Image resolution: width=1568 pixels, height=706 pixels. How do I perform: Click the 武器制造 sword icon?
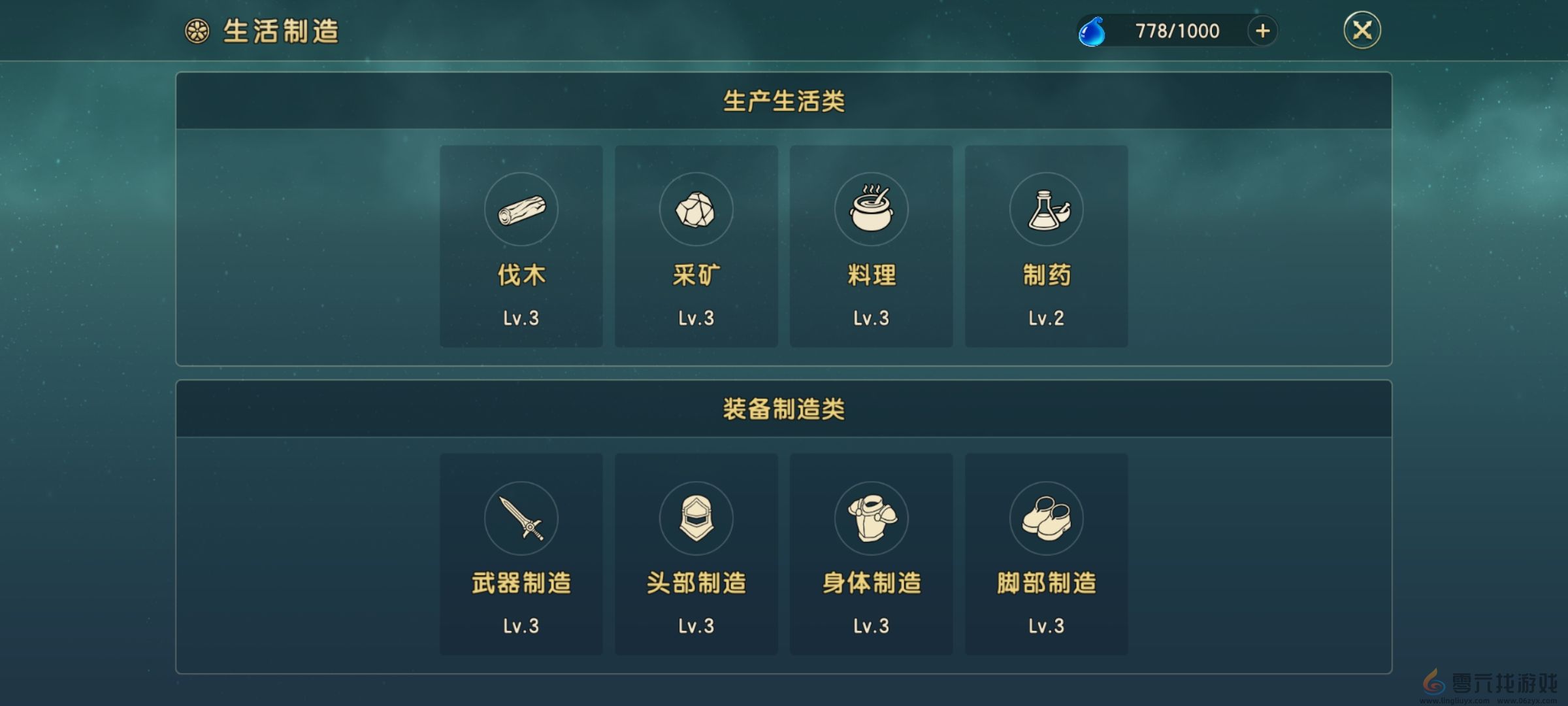coord(521,518)
